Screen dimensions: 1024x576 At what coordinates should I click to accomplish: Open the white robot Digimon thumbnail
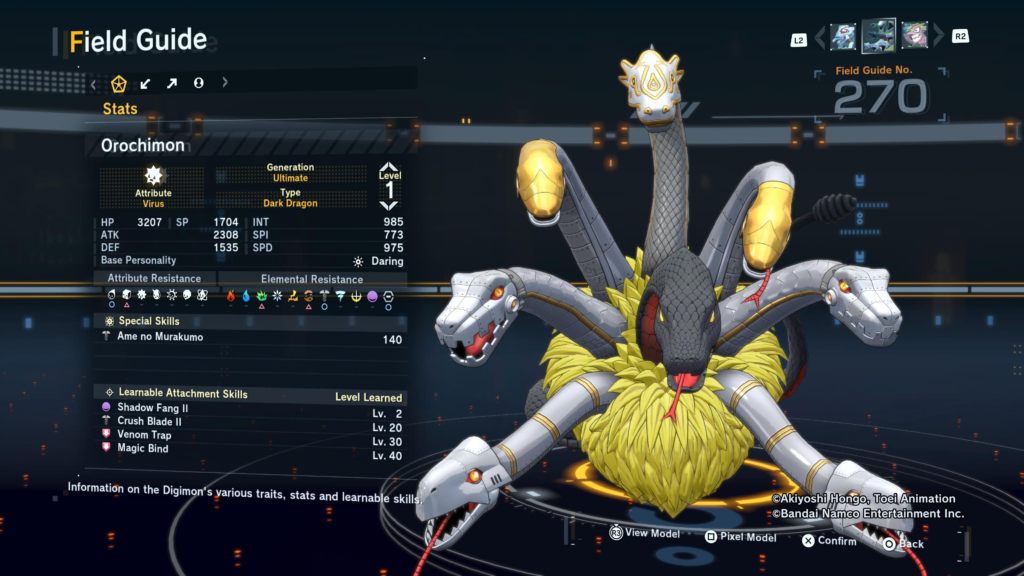pos(843,37)
